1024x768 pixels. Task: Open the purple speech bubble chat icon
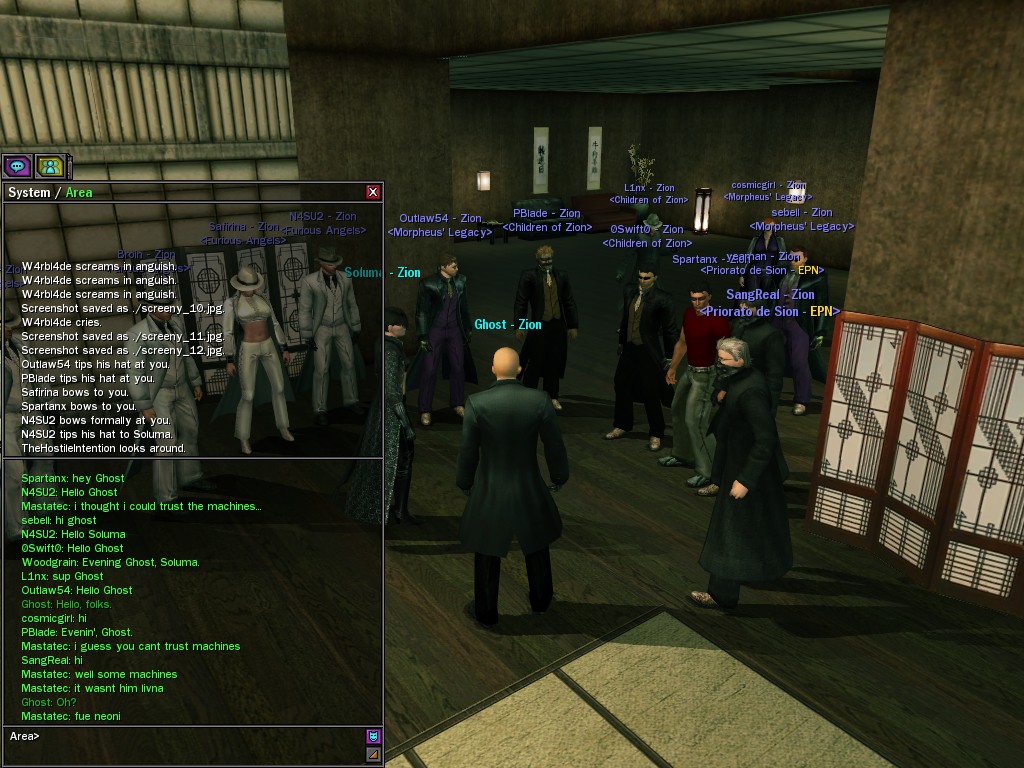[x=17, y=166]
